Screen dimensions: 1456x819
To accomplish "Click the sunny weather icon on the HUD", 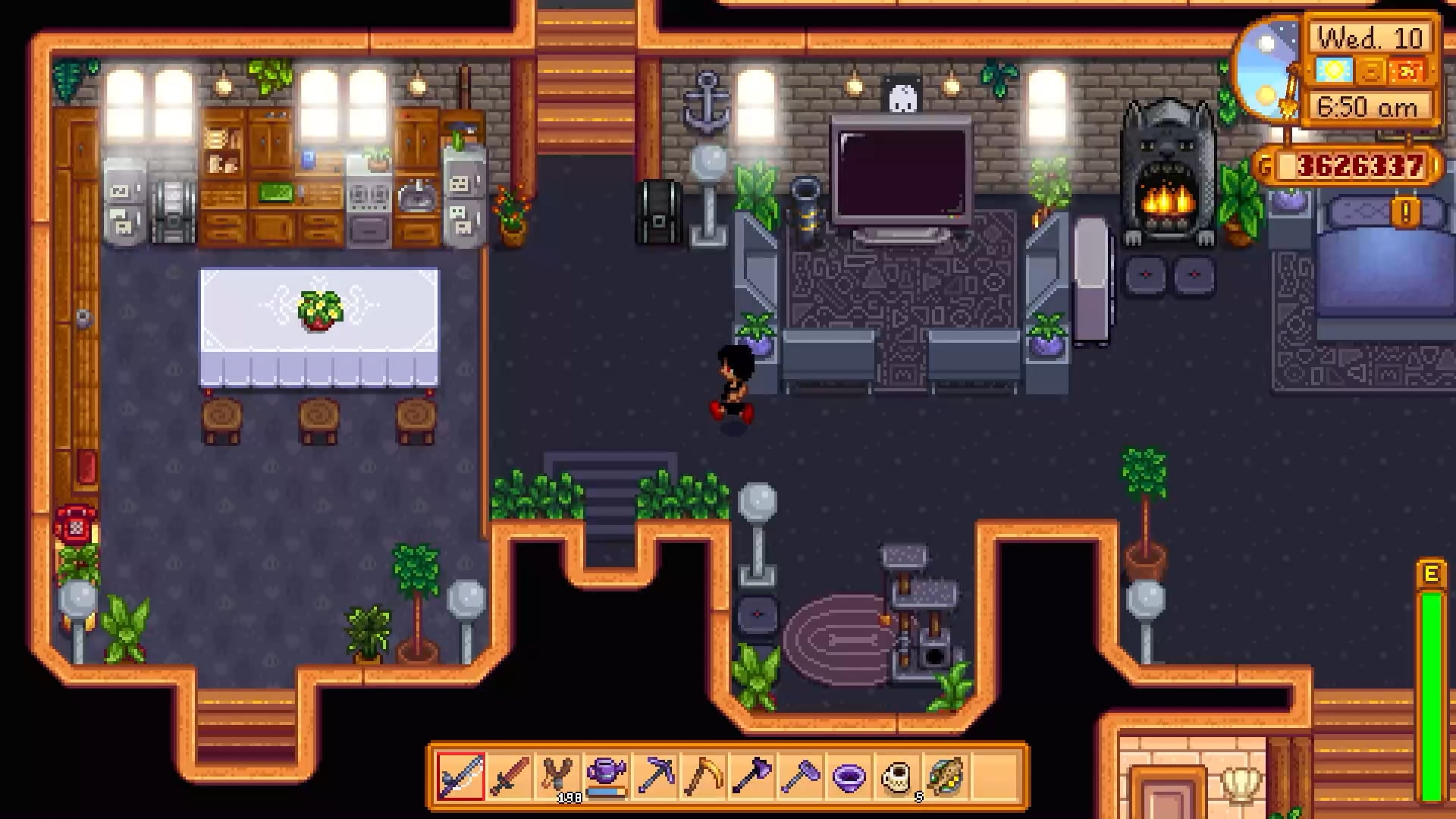I will [x=1334, y=71].
